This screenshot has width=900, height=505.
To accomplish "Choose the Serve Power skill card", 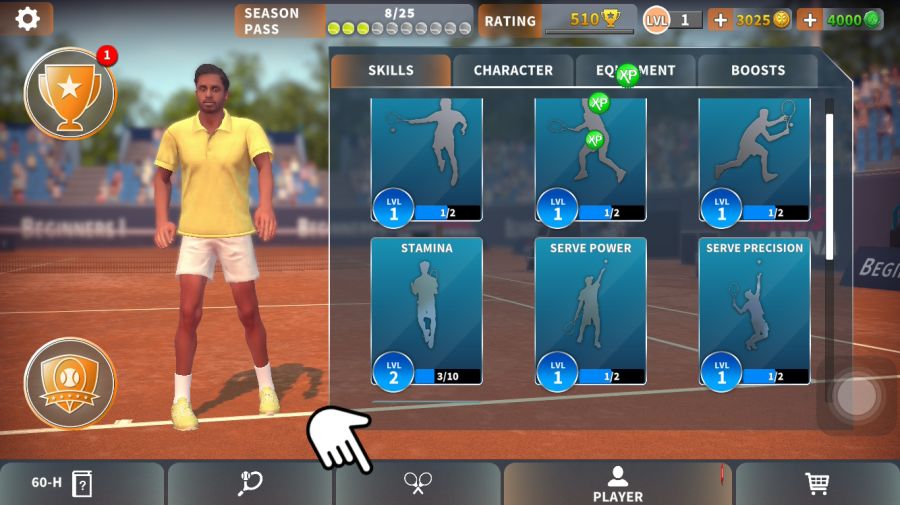I will (x=590, y=311).
